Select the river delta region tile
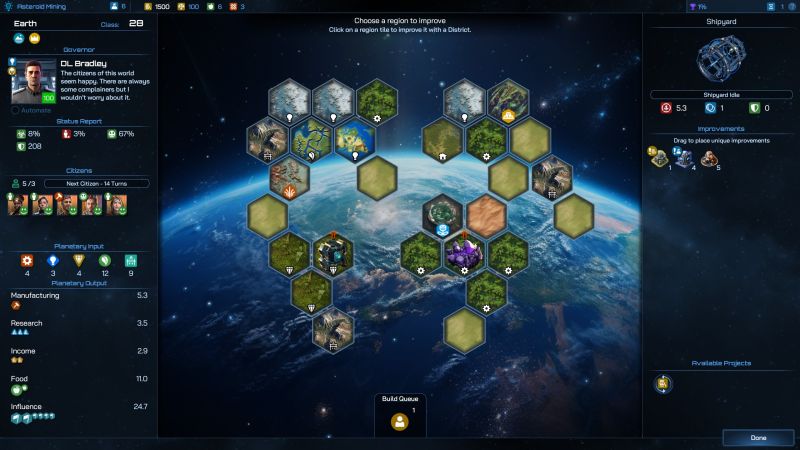Image resolution: width=800 pixels, height=450 pixels. [x=312, y=138]
